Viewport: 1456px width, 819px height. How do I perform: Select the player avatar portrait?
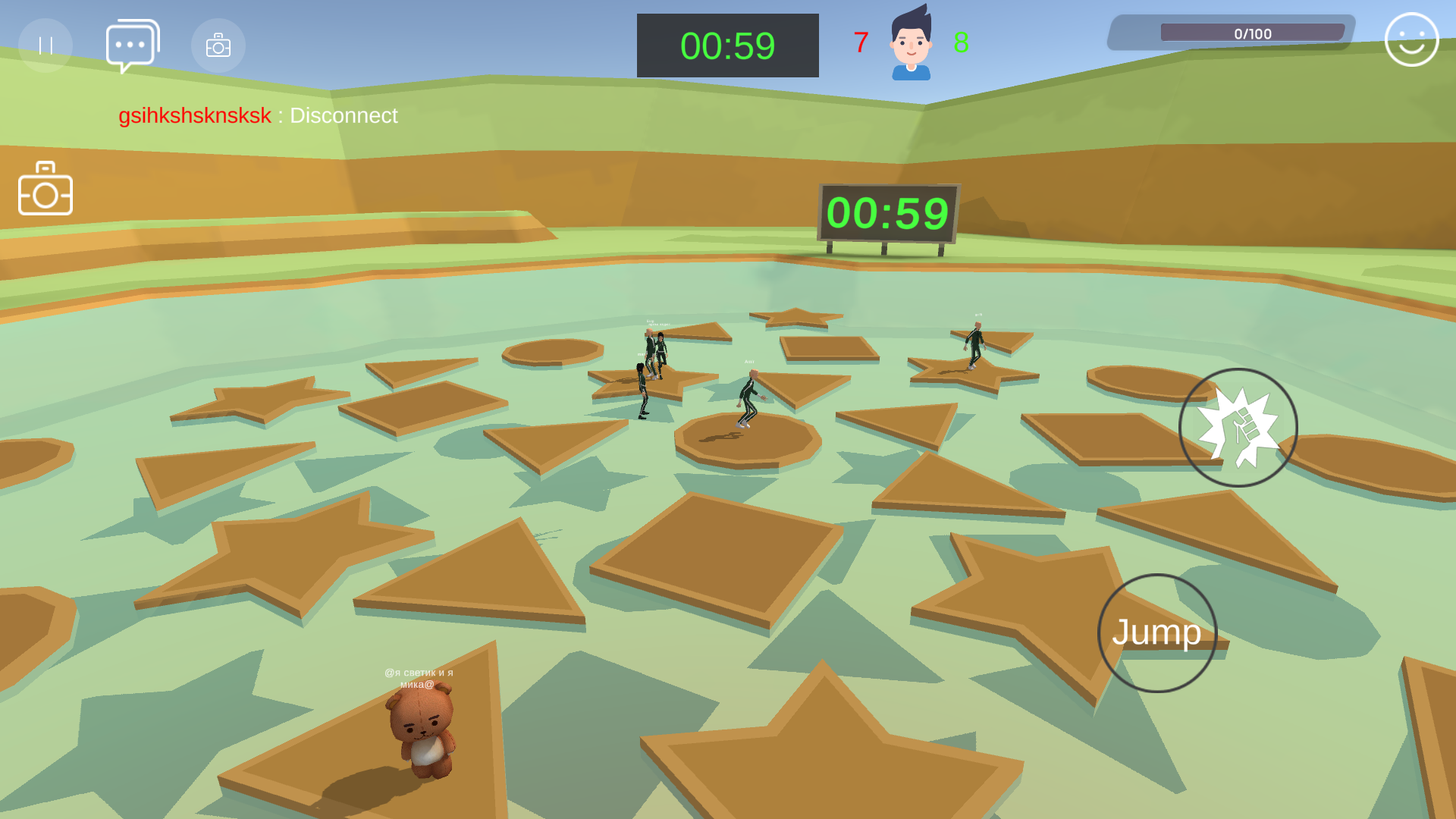click(911, 43)
